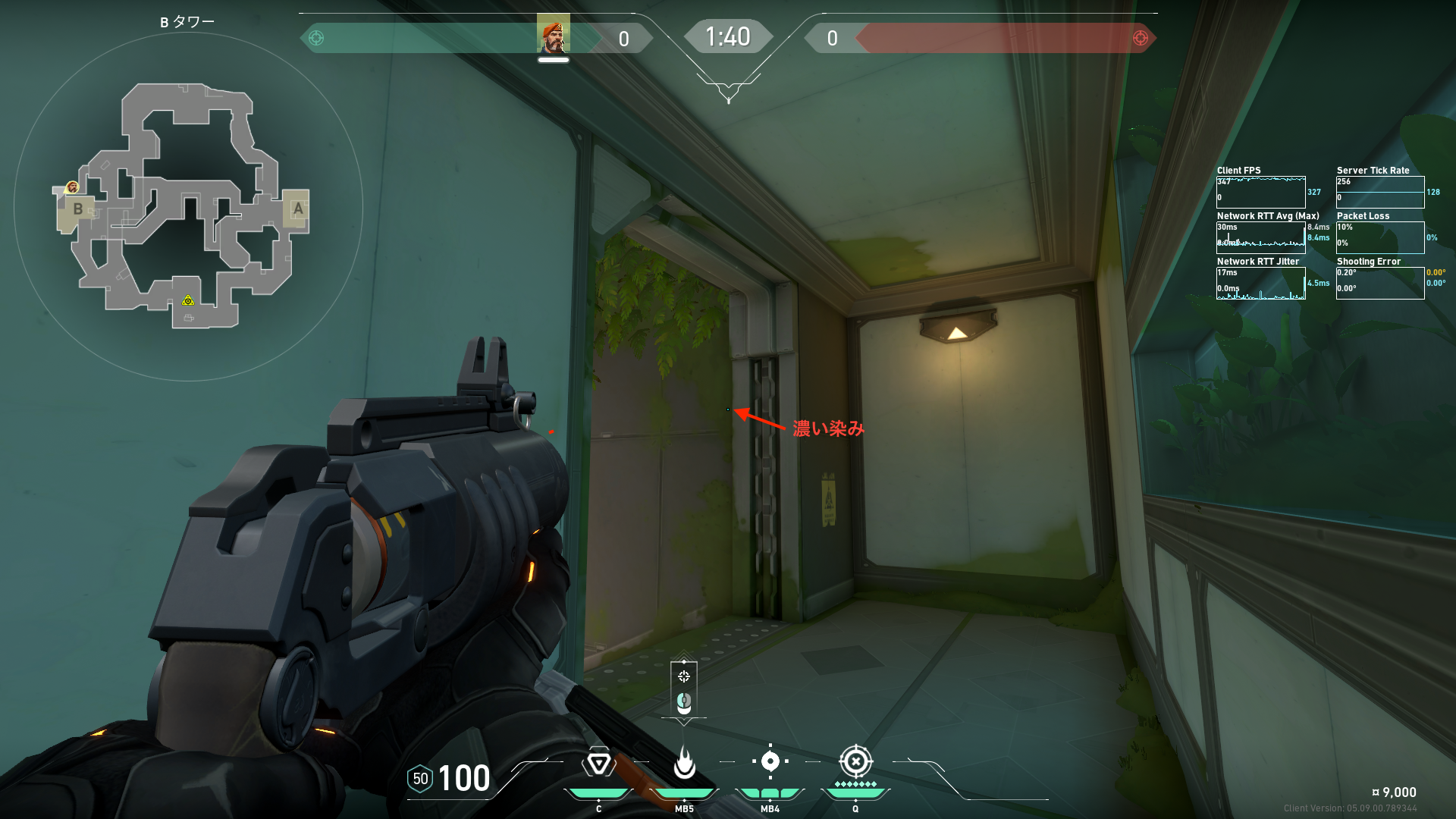Click the green ally team emblem
1456x819 pixels.
click(x=317, y=38)
